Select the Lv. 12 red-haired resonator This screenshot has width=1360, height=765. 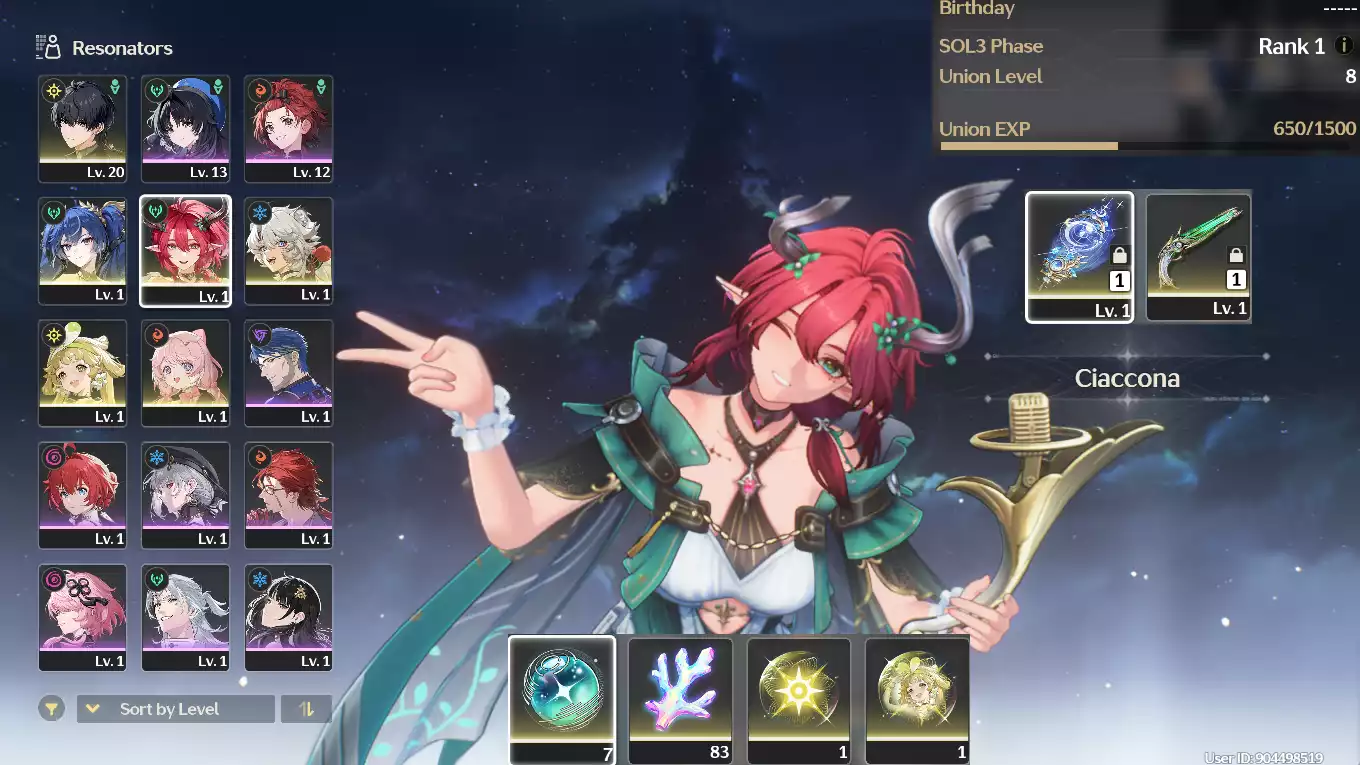(289, 128)
